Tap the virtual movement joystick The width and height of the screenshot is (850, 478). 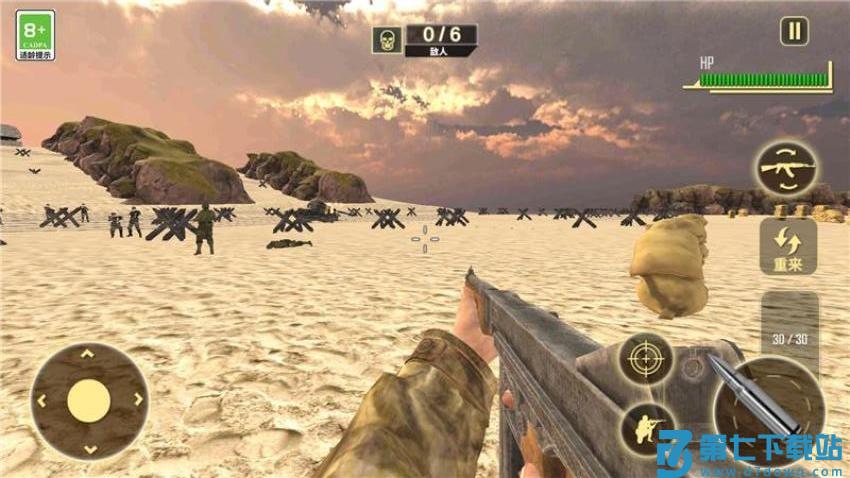(88, 401)
